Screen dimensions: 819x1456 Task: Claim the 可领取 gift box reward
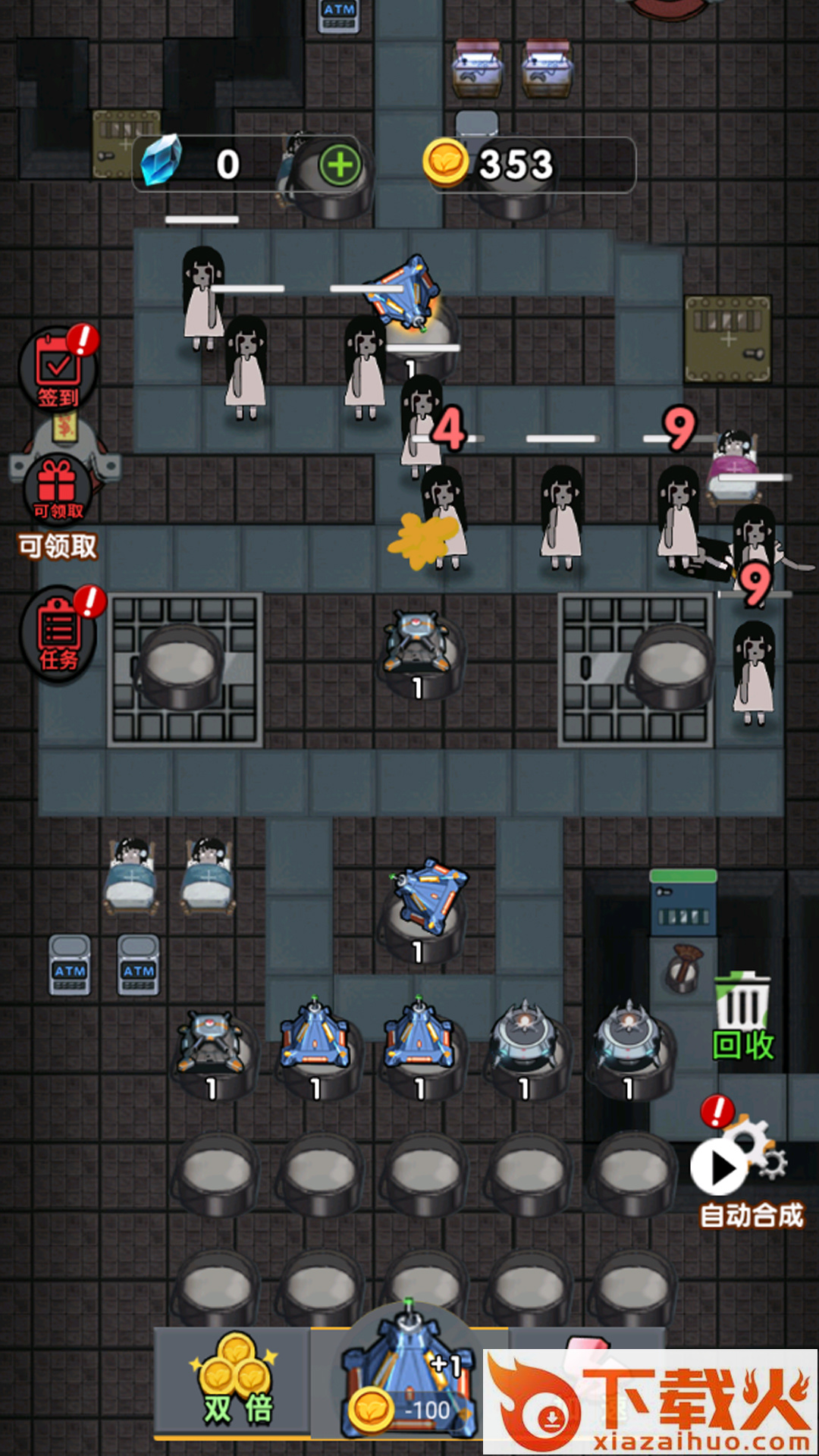click(x=58, y=491)
